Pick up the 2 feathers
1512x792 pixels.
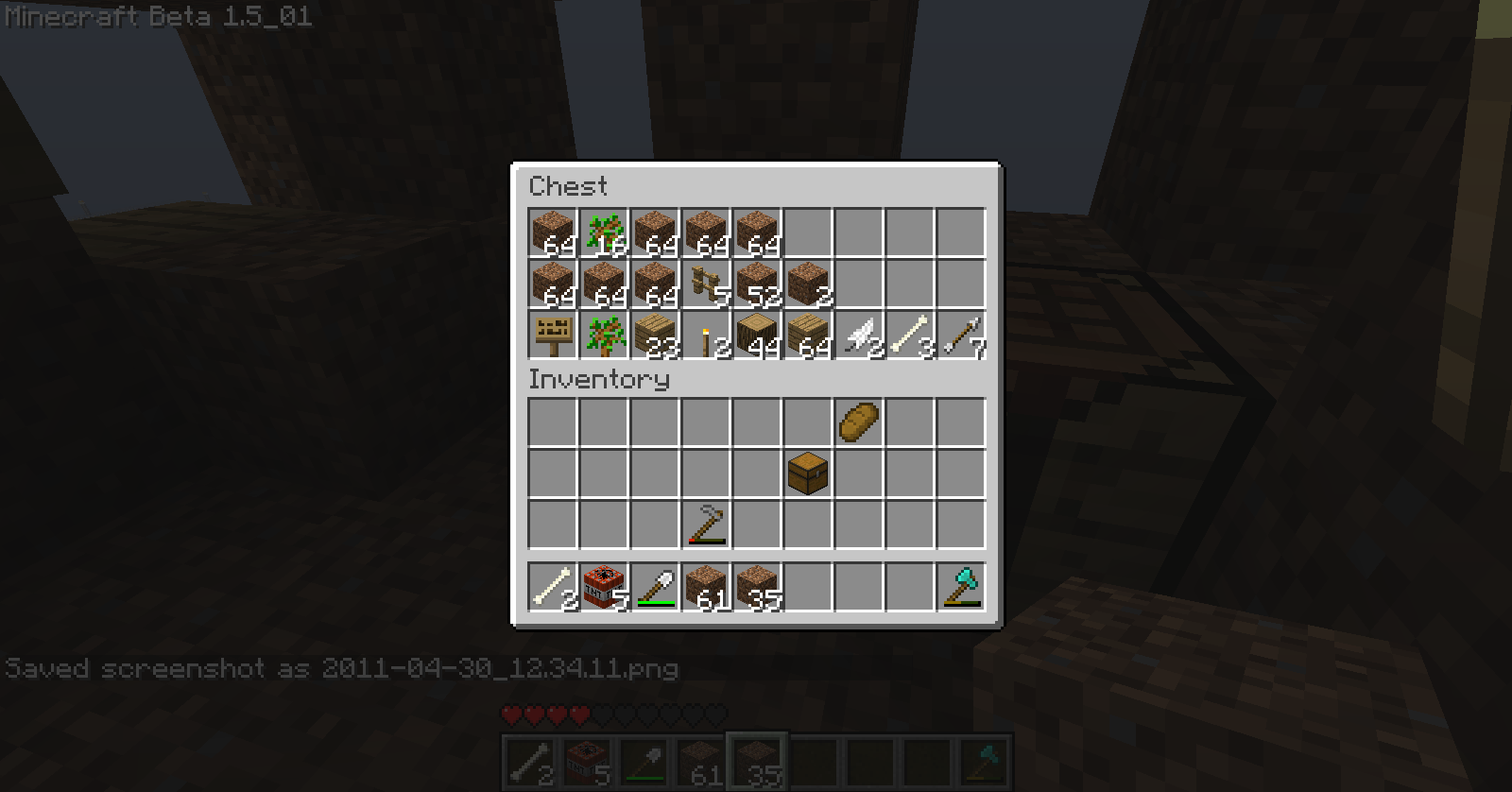click(859, 336)
